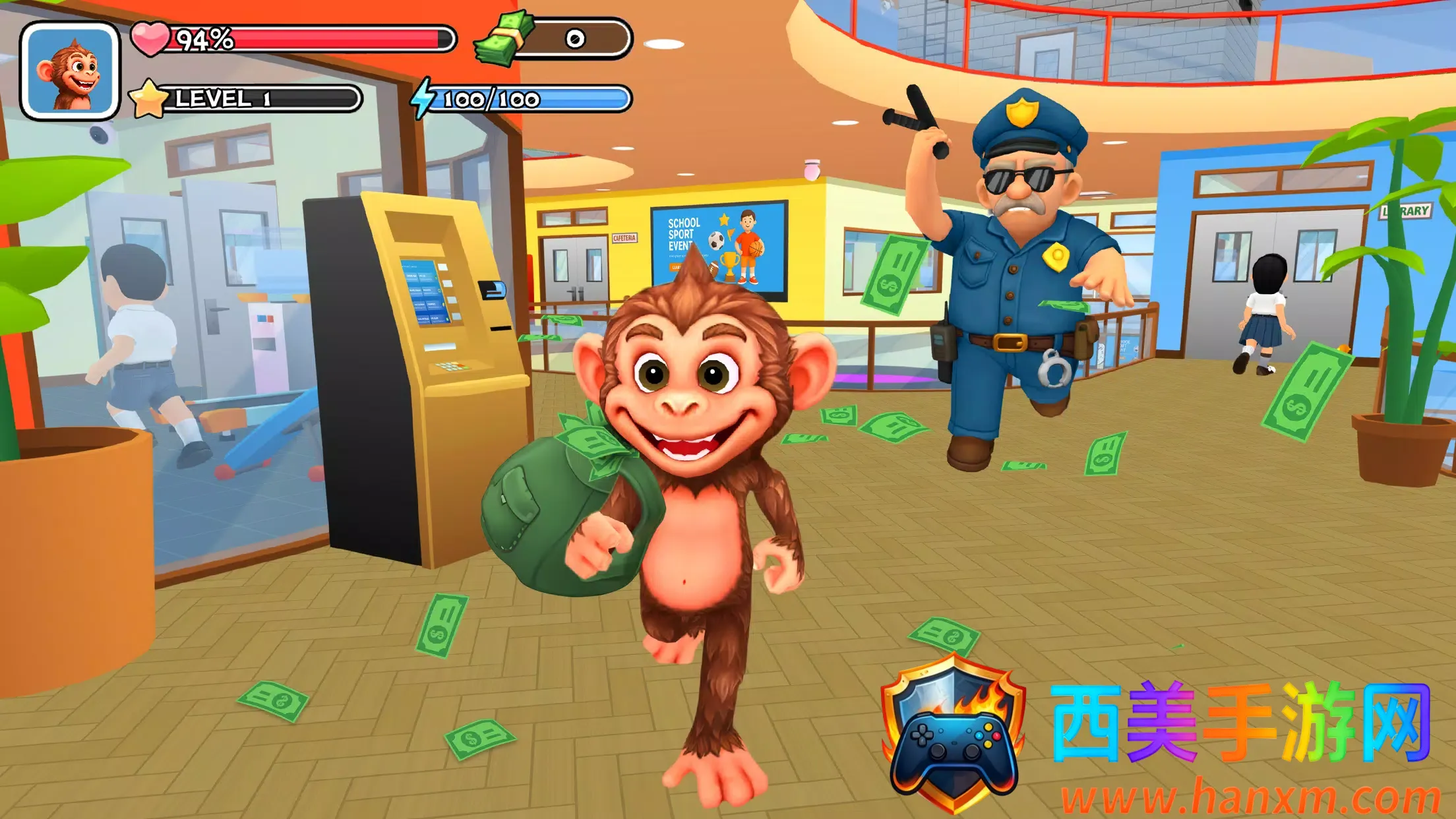Visit the www.hanxm.com watermark link
The image size is (1456, 819).
1250,797
